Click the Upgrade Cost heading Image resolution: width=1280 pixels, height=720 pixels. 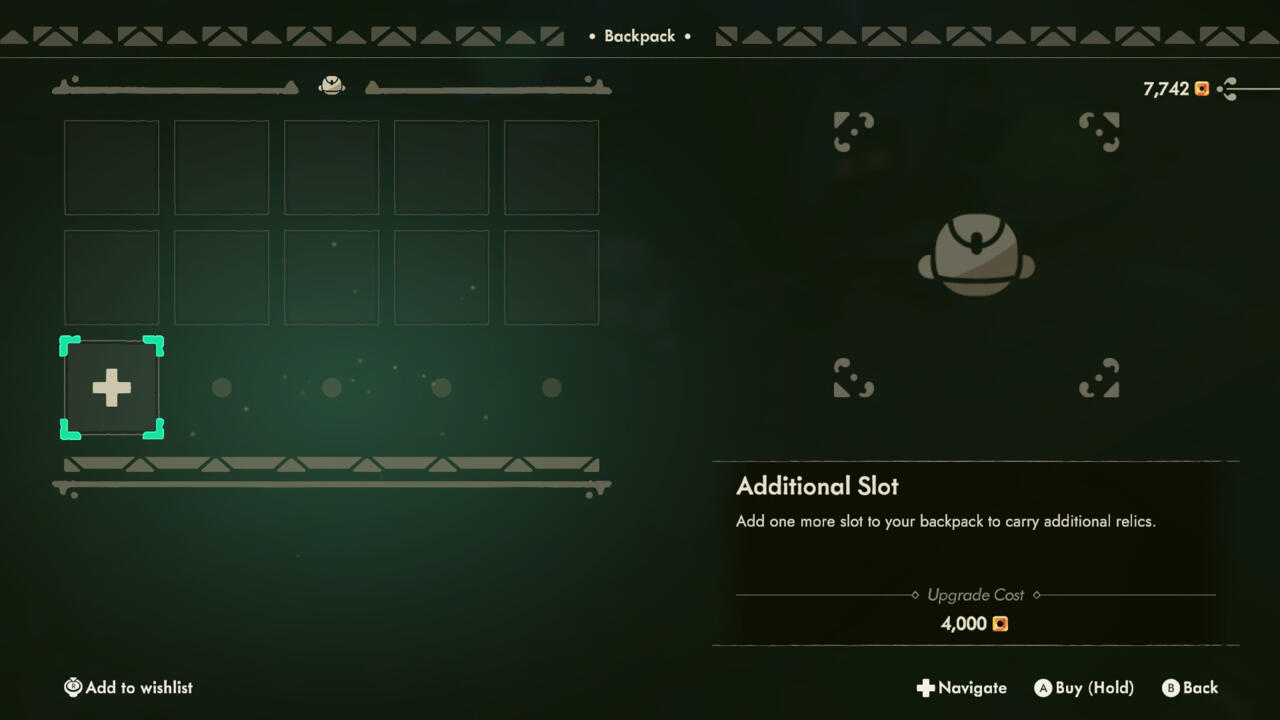pyautogui.click(x=974, y=594)
